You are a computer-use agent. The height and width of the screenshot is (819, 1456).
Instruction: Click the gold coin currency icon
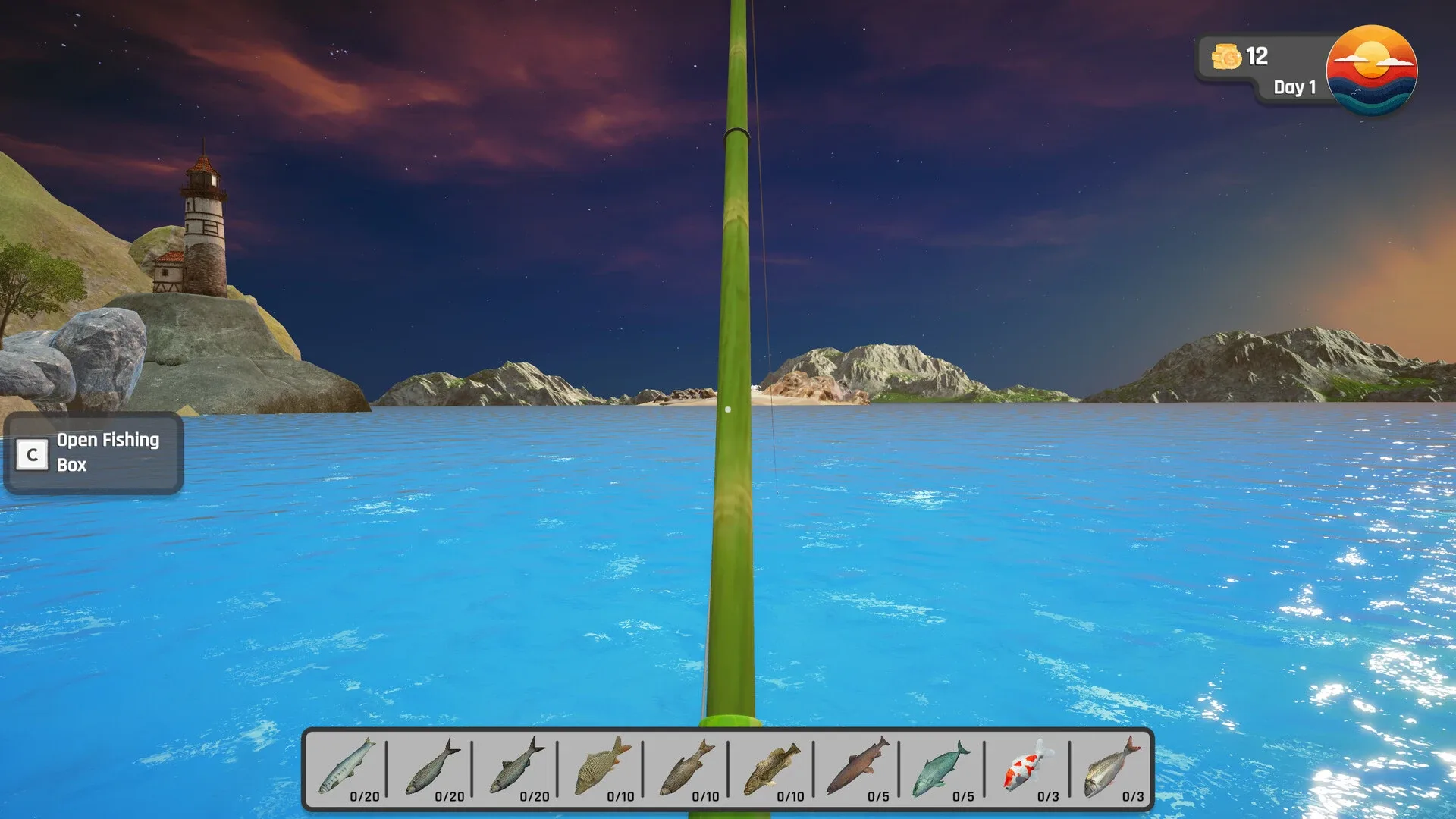[1228, 56]
